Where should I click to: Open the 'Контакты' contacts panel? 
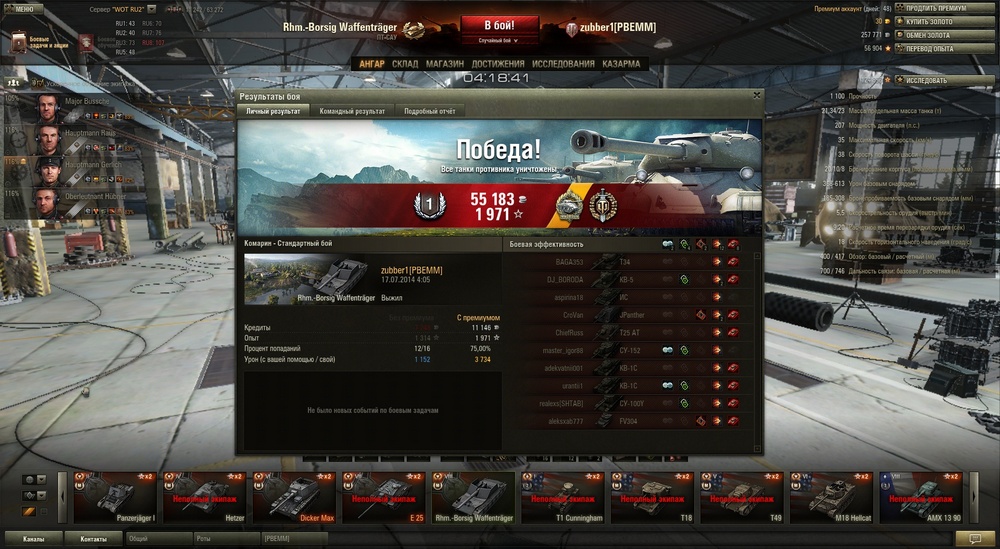[x=93, y=538]
